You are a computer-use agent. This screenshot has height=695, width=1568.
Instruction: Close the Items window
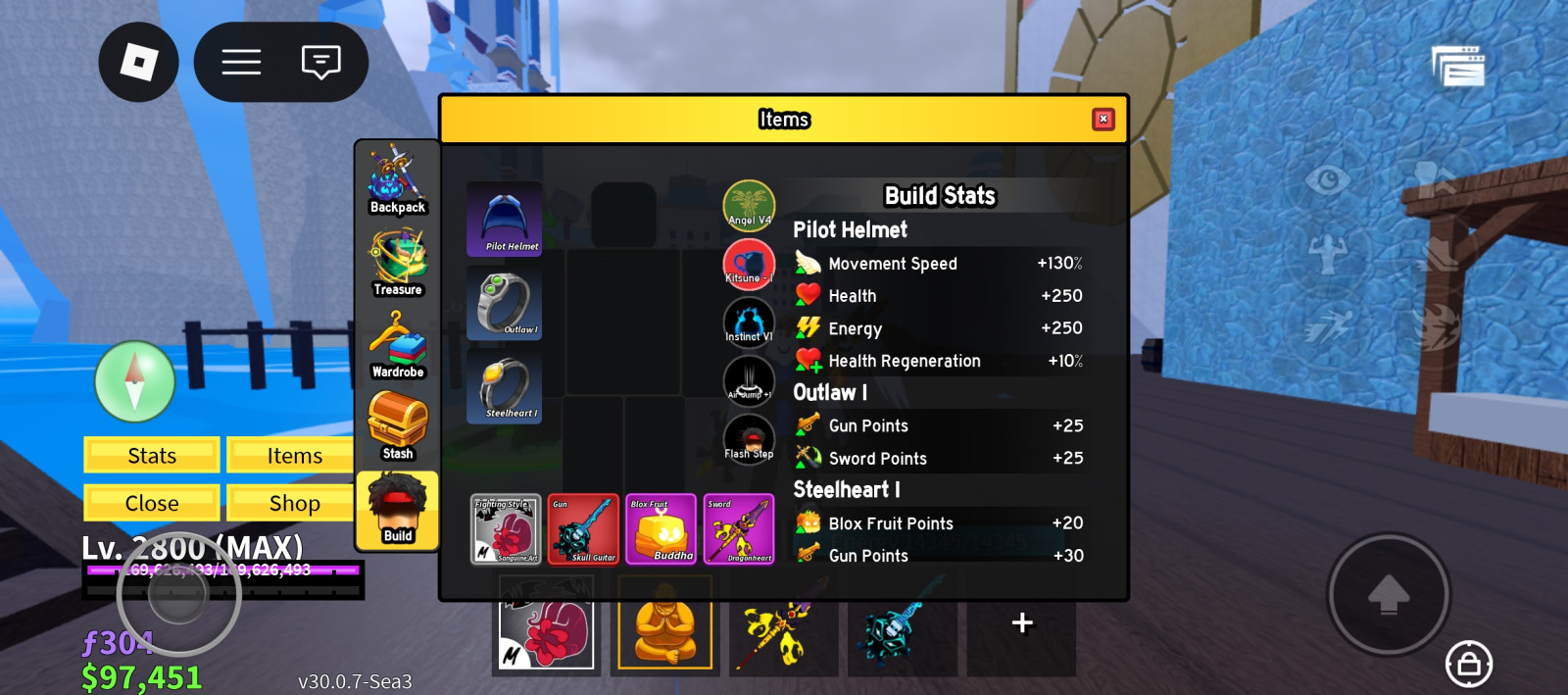(1103, 119)
